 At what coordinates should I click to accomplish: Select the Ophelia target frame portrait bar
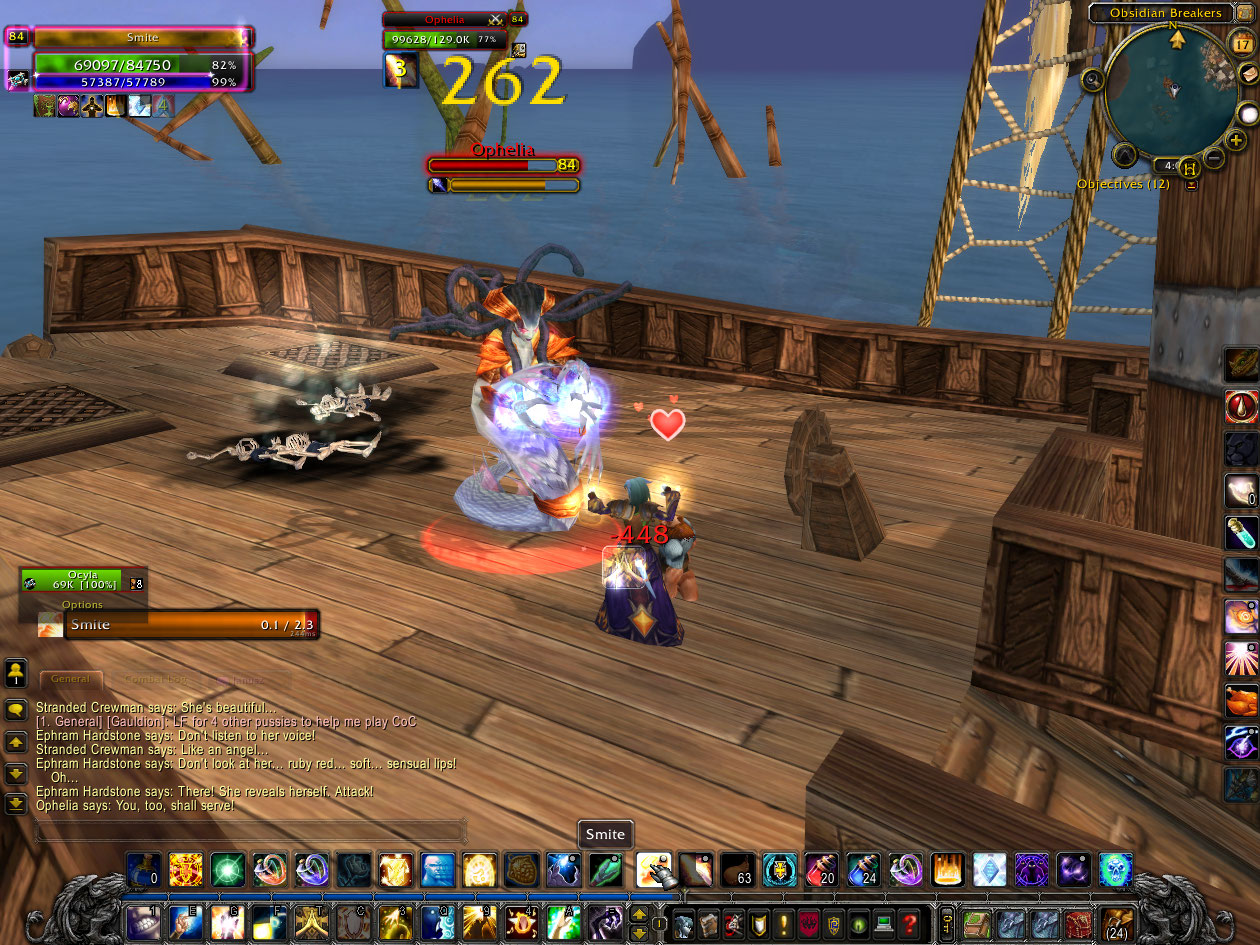[446, 19]
